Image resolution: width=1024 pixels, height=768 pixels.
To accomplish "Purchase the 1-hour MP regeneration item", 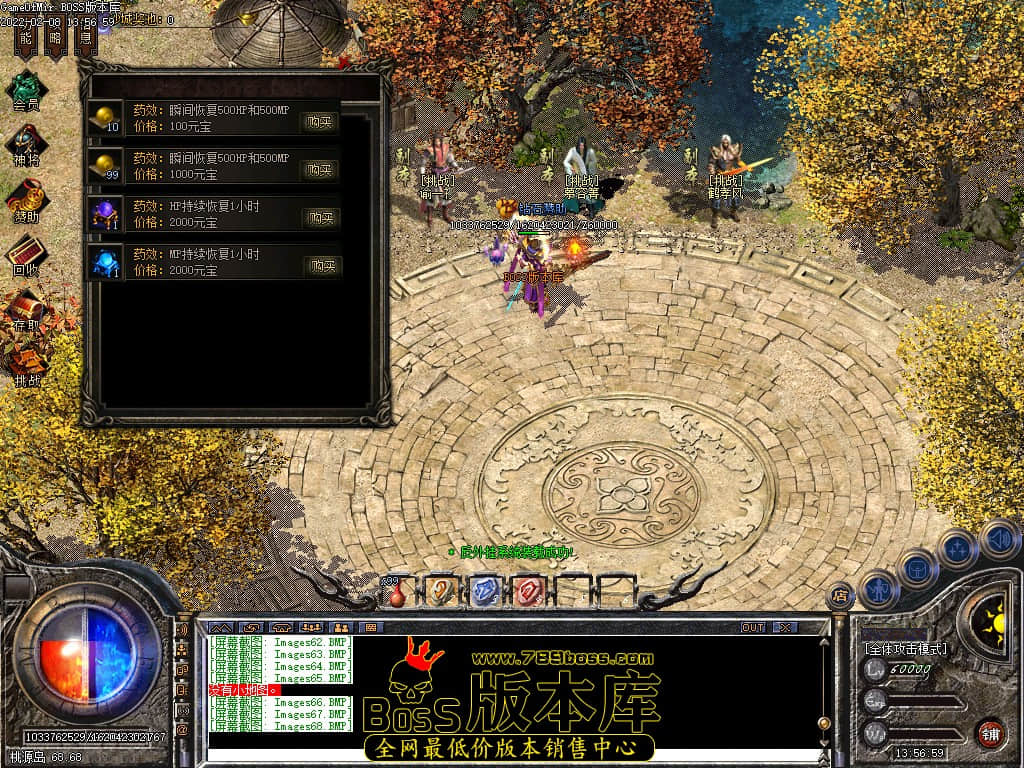I will pos(321,266).
